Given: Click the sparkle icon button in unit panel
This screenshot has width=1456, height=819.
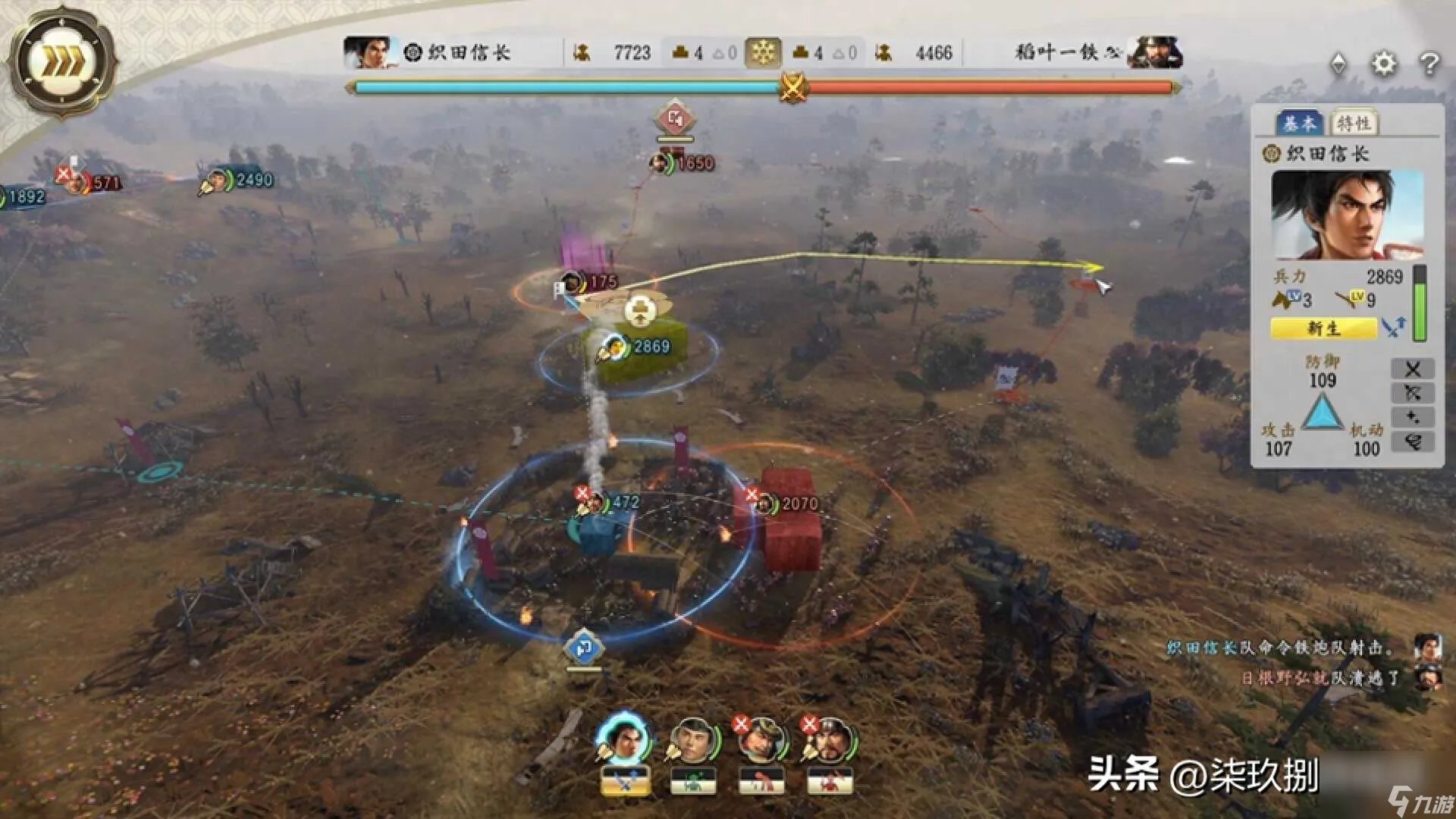Looking at the screenshot, I should point(1412,418).
